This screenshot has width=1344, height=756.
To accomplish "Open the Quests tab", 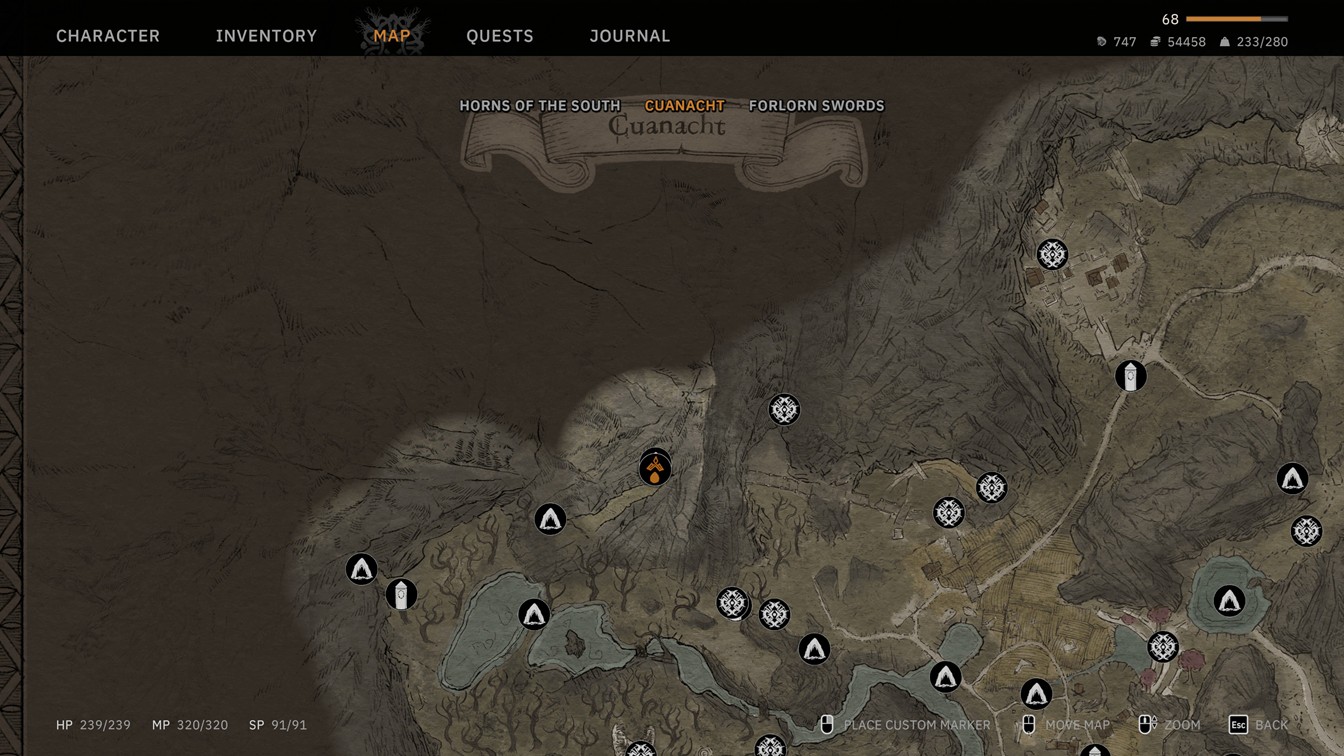I will (x=500, y=36).
